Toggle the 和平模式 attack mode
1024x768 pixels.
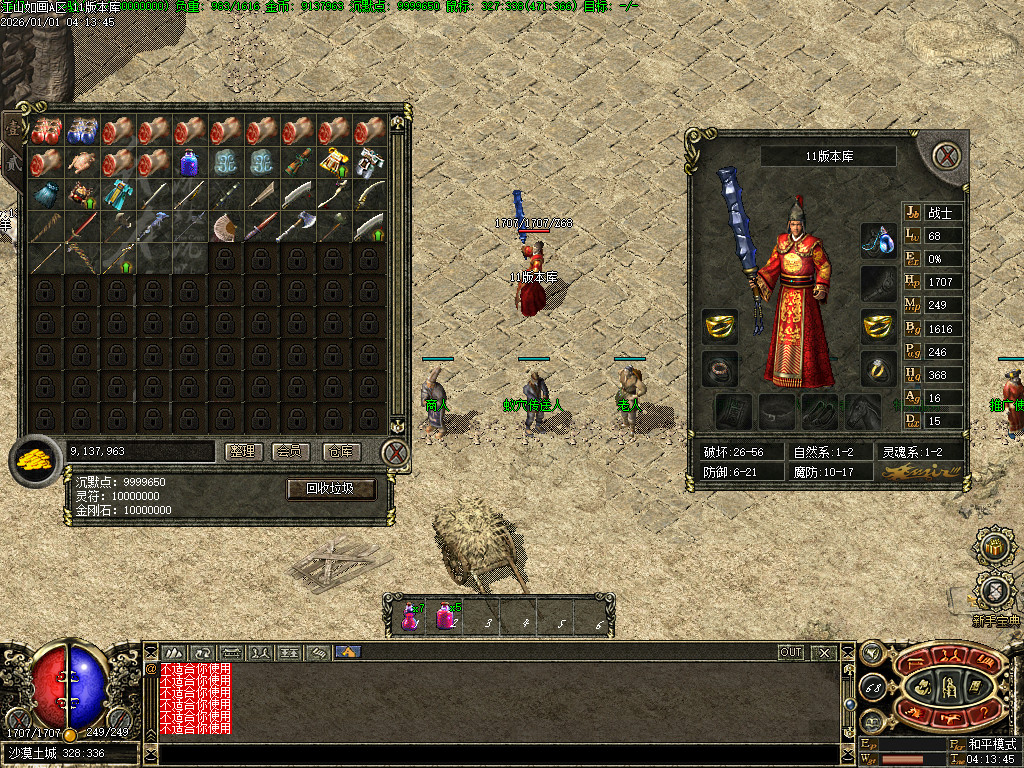click(x=992, y=745)
